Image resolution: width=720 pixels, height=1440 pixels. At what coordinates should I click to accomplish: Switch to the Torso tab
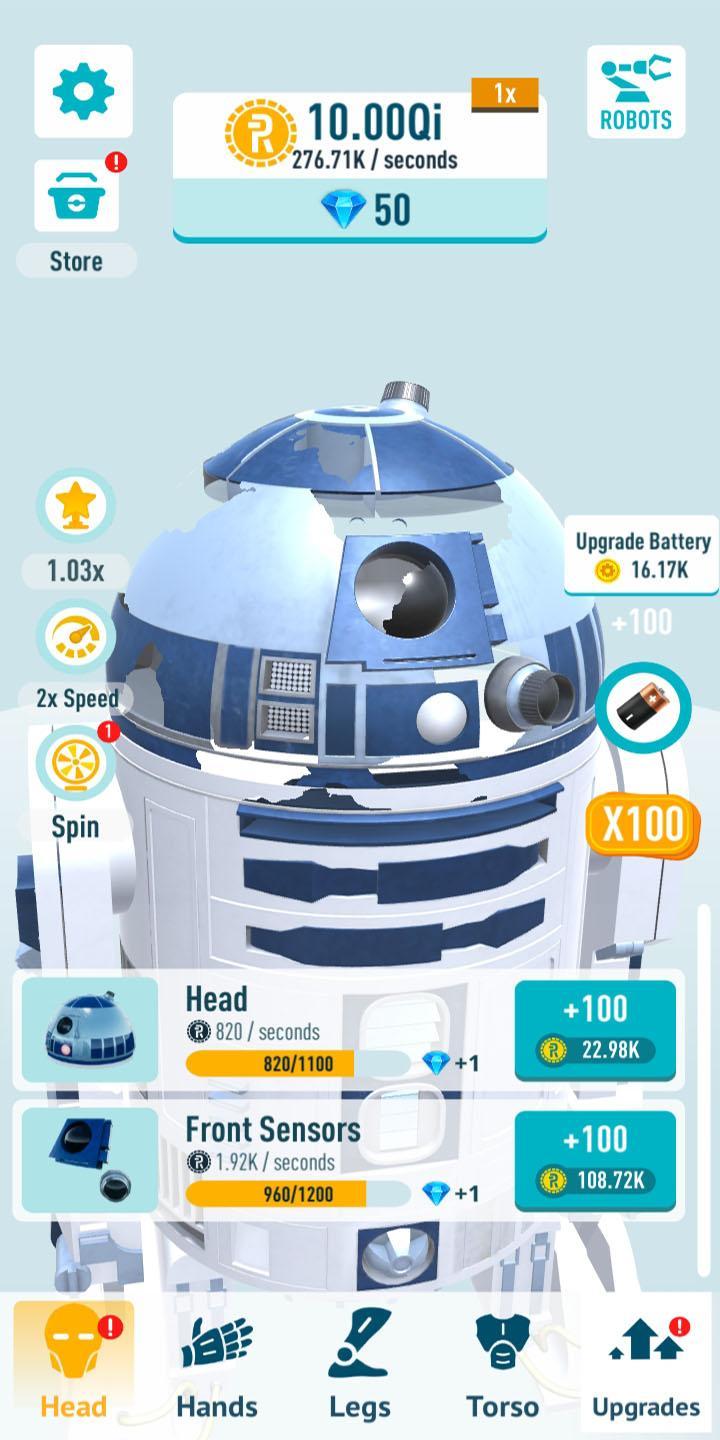point(502,1362)
